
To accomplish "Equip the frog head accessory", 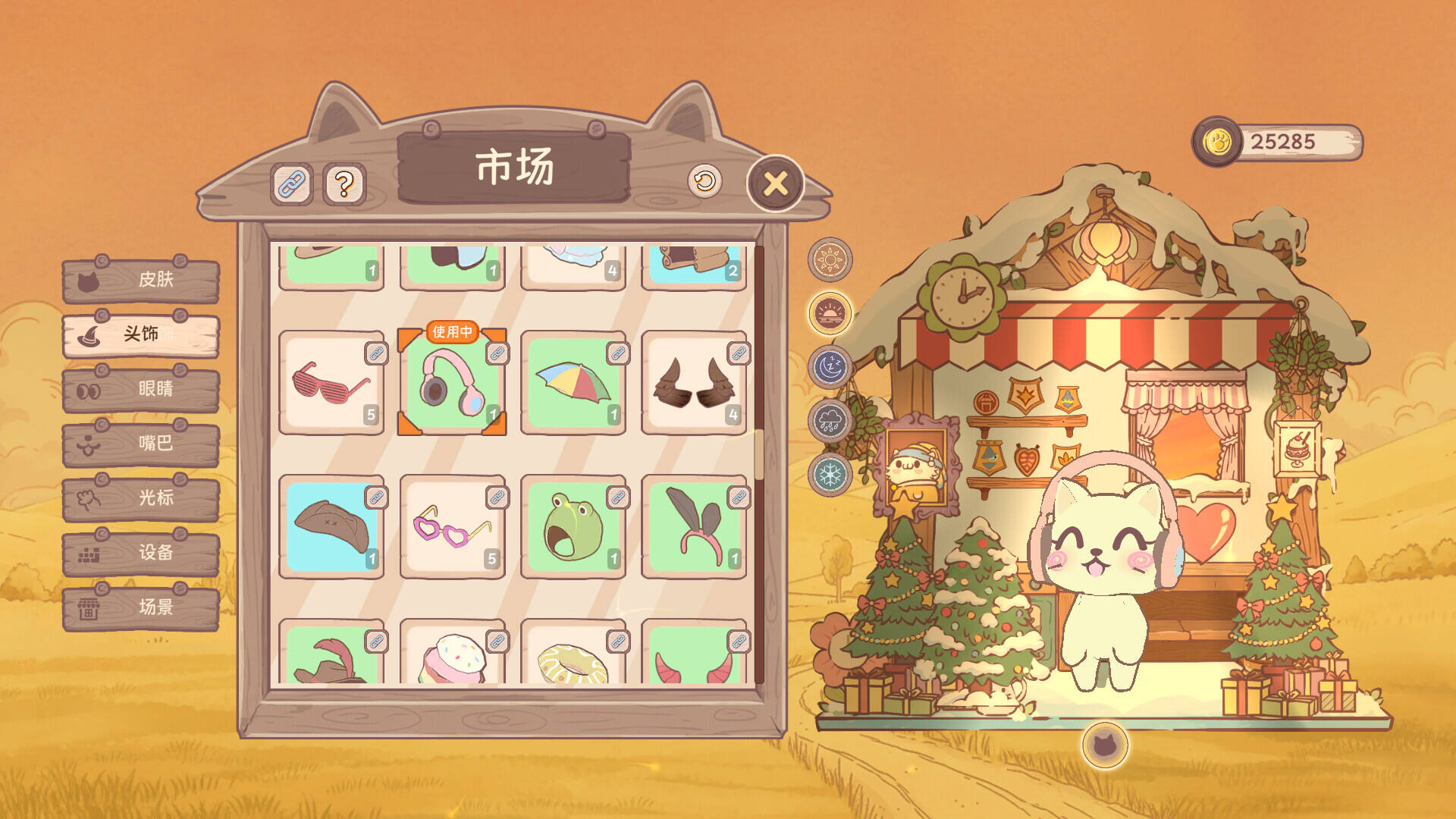I will [x=573, y=527].
